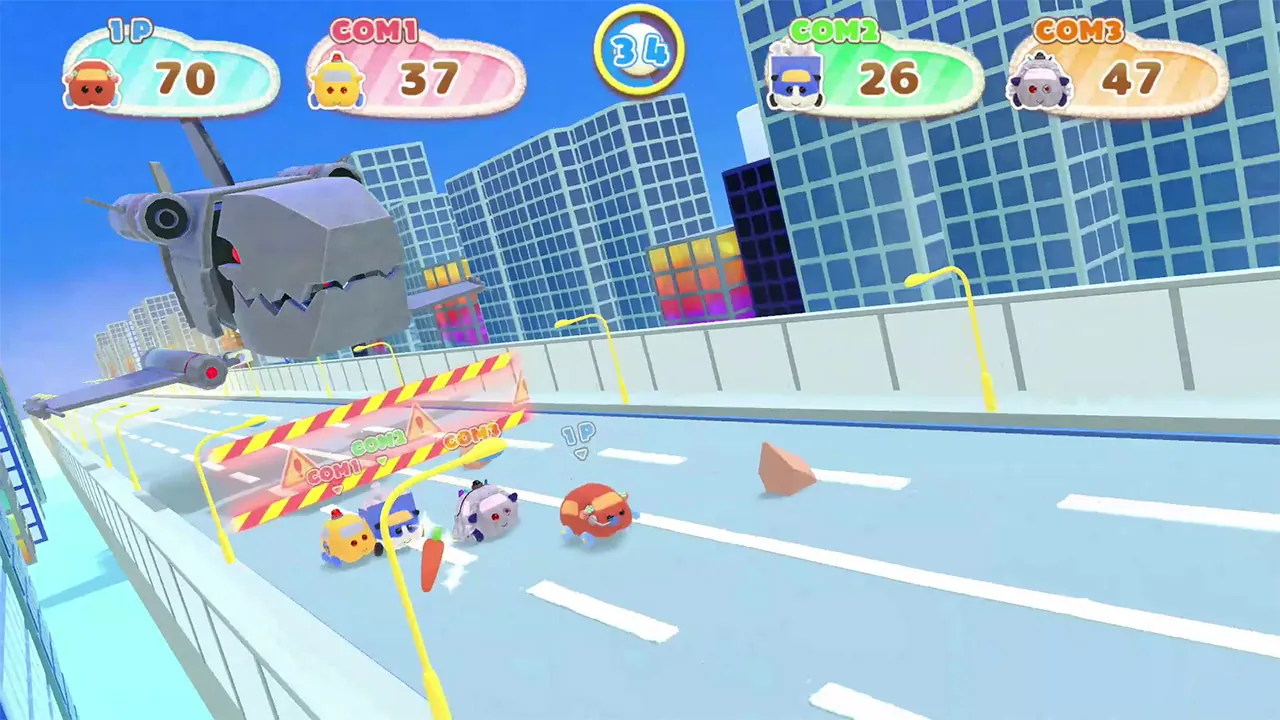
Task: Select the COM1 score tab showing 37
Action: pyautogui.click(x=430, y=78)
